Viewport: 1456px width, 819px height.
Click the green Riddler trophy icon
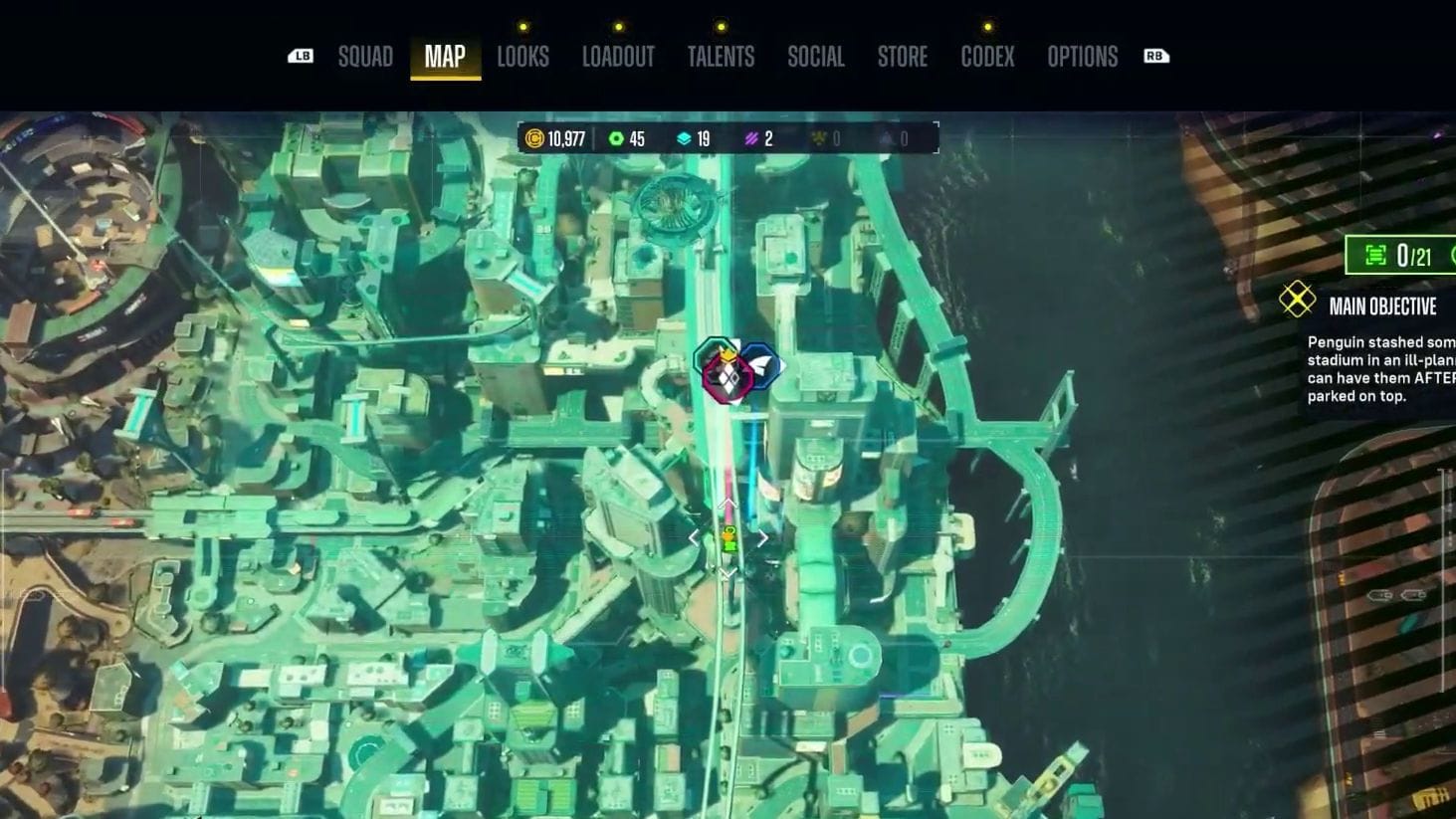pos(1376,256)
